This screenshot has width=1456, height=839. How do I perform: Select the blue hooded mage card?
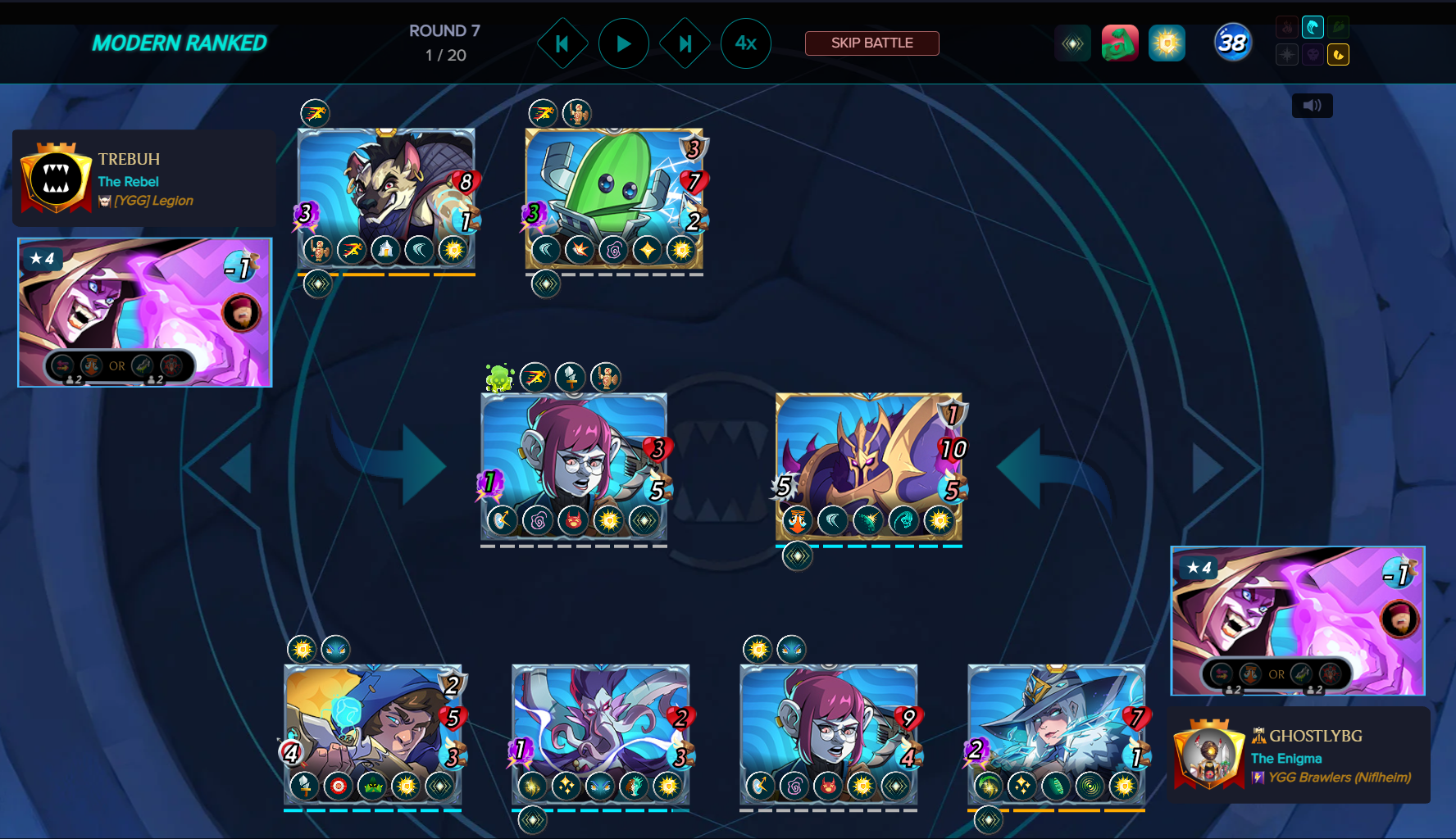pyautogui.click(x=372, y=734)
